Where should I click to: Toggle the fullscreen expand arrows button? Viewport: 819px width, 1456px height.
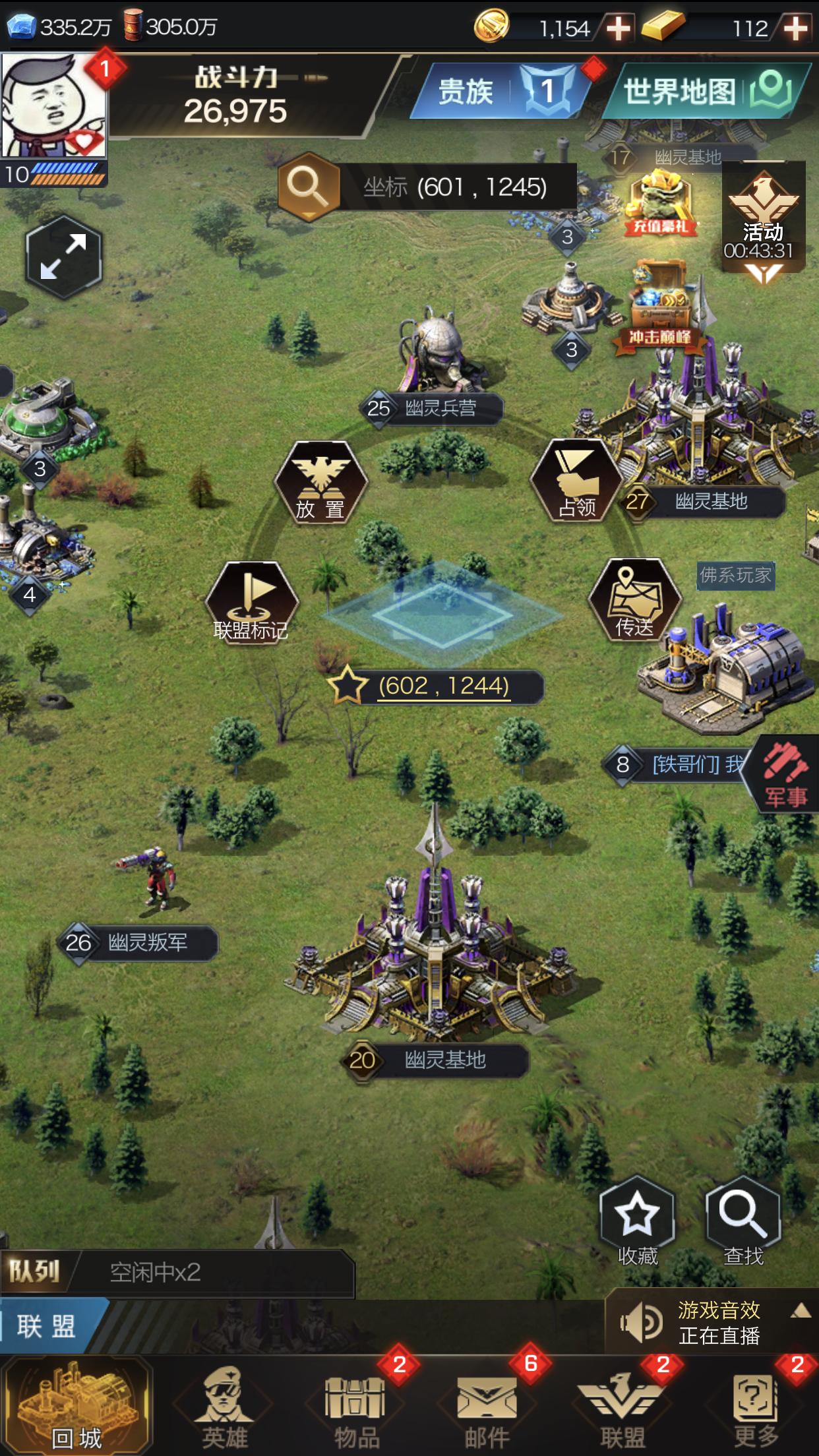coord(63,257)
